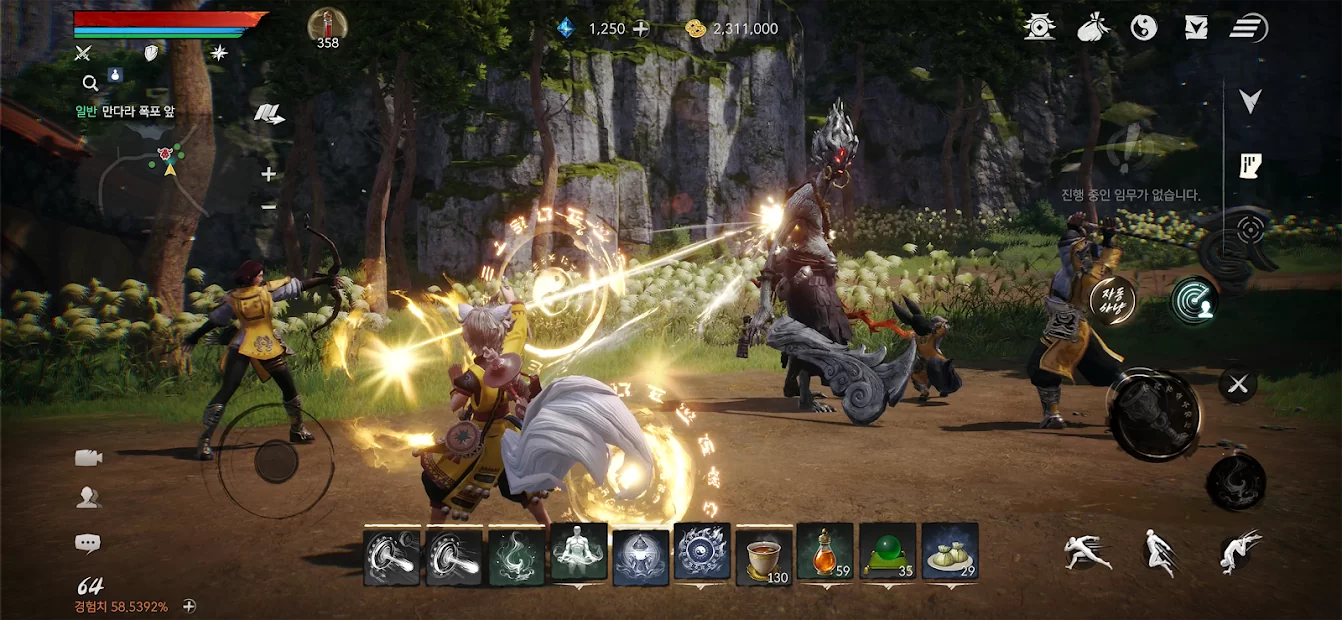The height and width of the screenshot is (620, 1342).
Task: Zoom in the minimap with plus
Action: 268,174
